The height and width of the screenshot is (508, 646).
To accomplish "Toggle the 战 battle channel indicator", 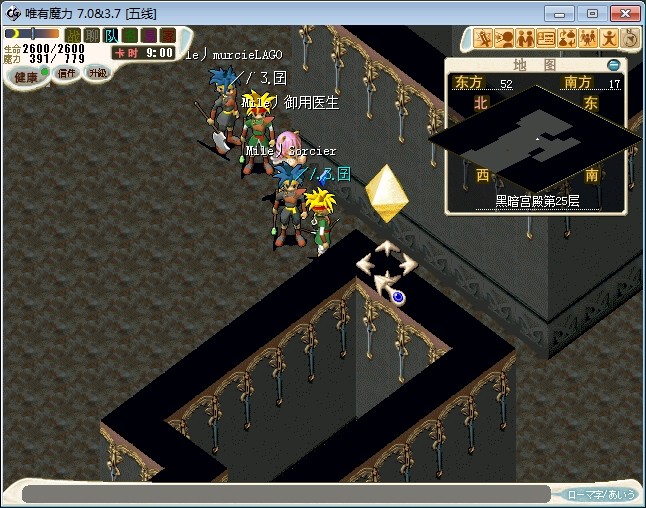I will tap(73, 35).
